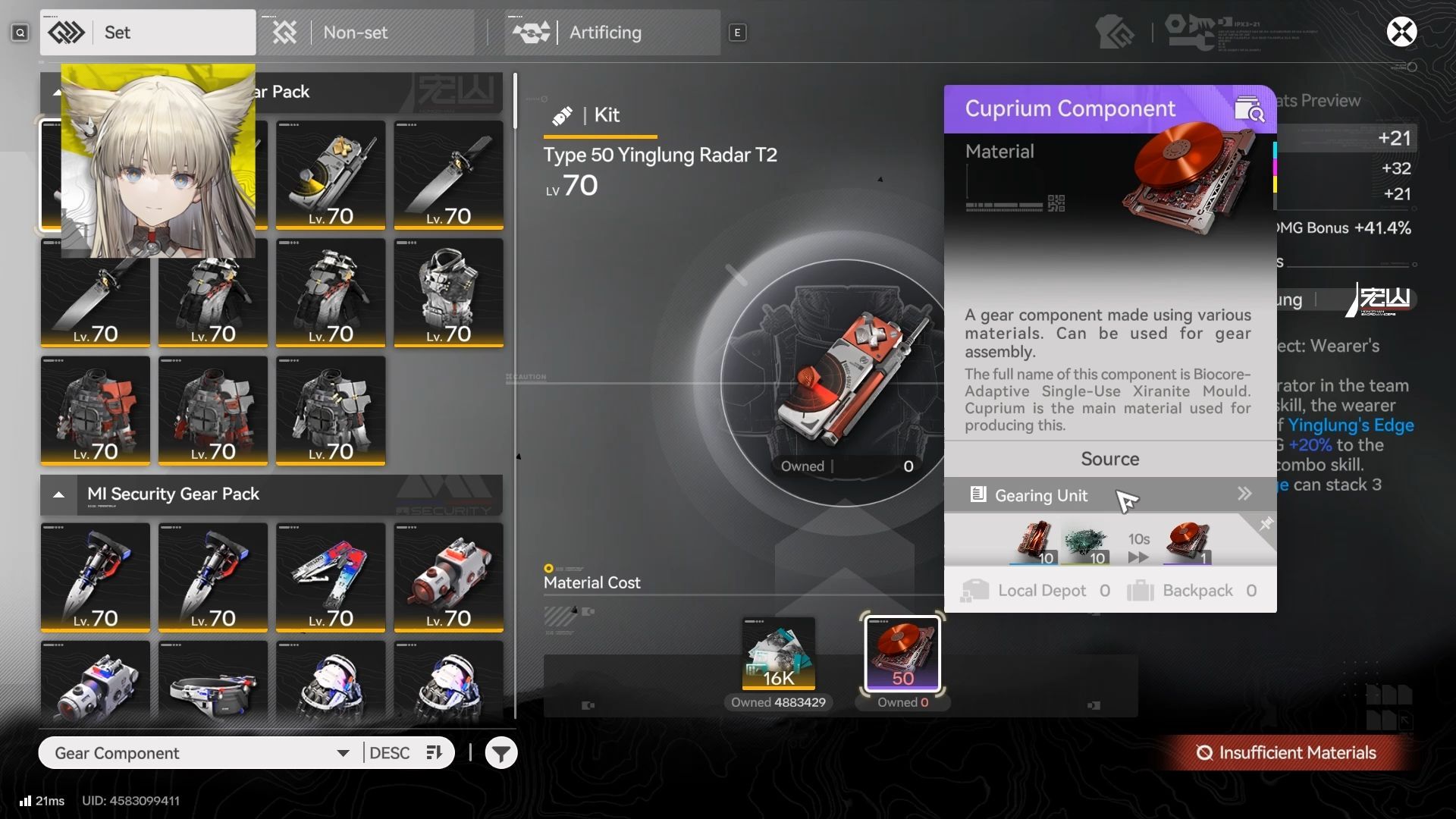1456x819 pixels.
Task: Select the white armor vest Lv.70 gear
Action: click(x=448, y=293)
